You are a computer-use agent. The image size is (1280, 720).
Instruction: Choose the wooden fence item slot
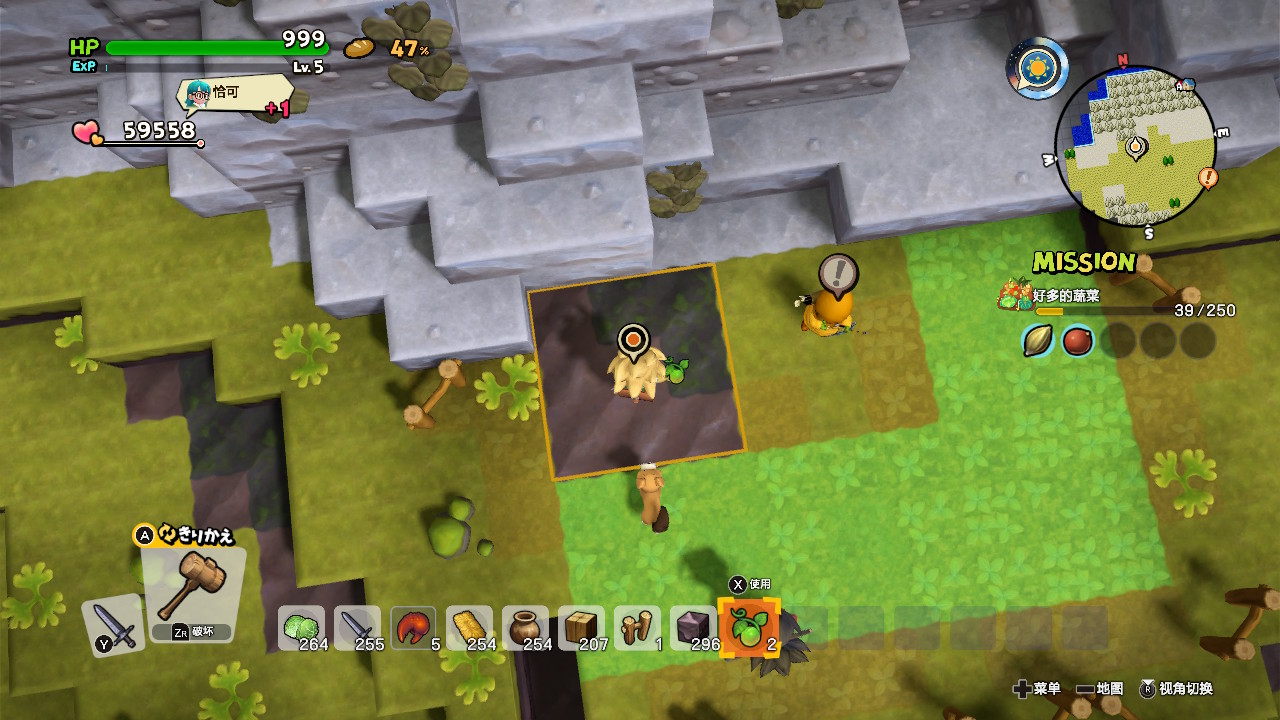[637, 628]
